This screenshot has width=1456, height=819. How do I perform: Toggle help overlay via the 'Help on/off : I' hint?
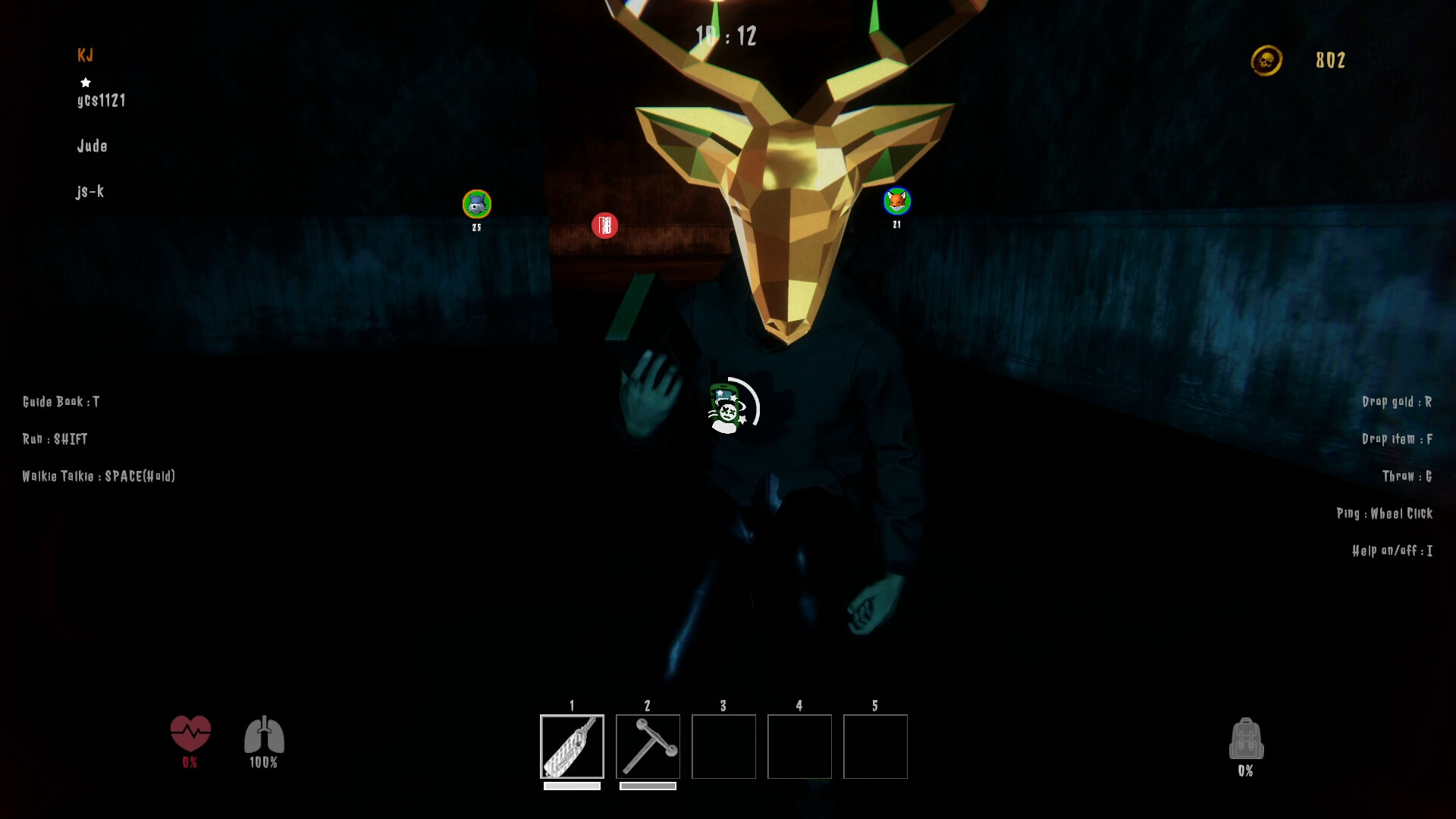click(x=1392, y=551)
